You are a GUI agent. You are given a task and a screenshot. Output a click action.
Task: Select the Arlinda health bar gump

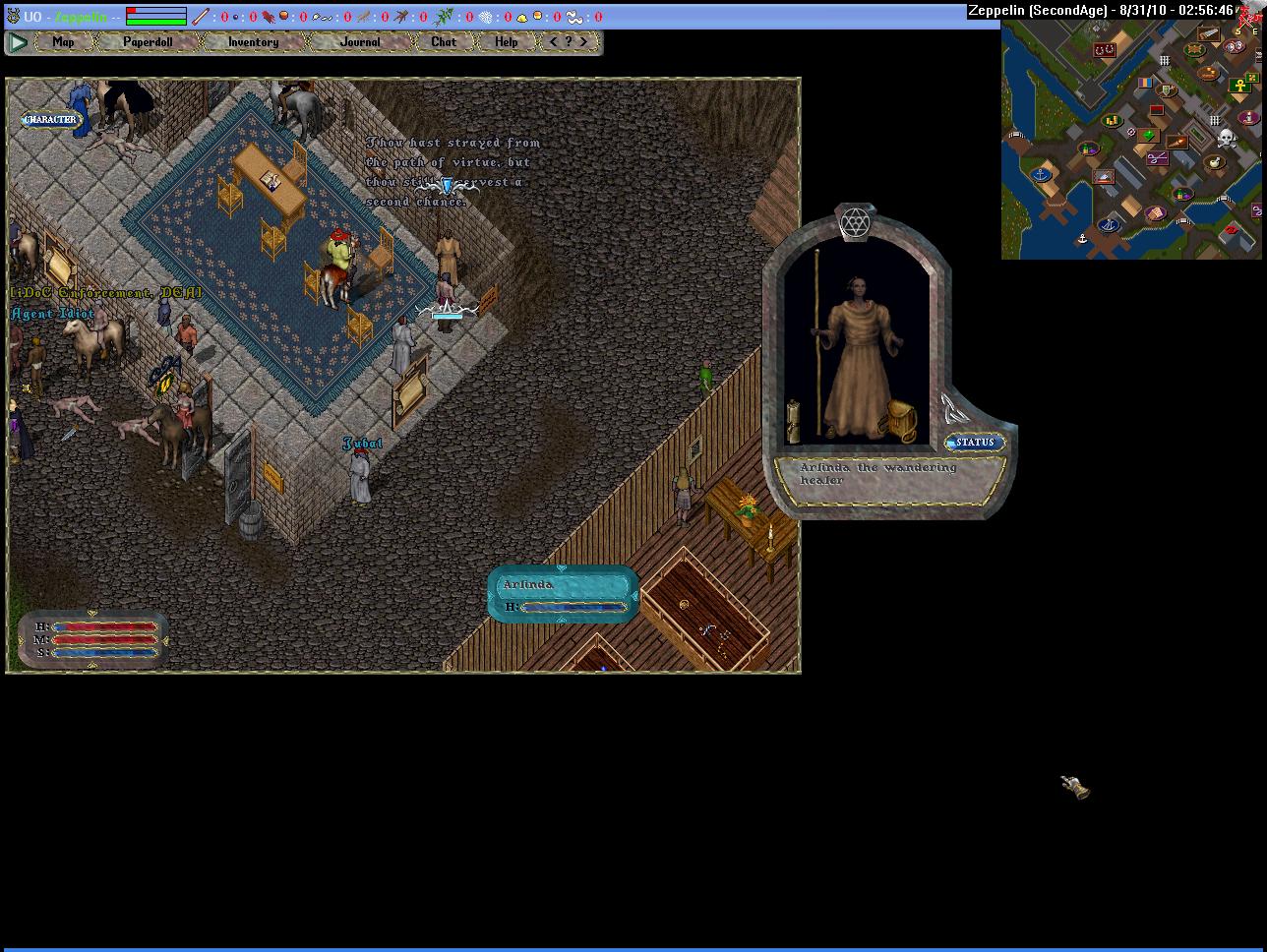[x=563, y=594]
